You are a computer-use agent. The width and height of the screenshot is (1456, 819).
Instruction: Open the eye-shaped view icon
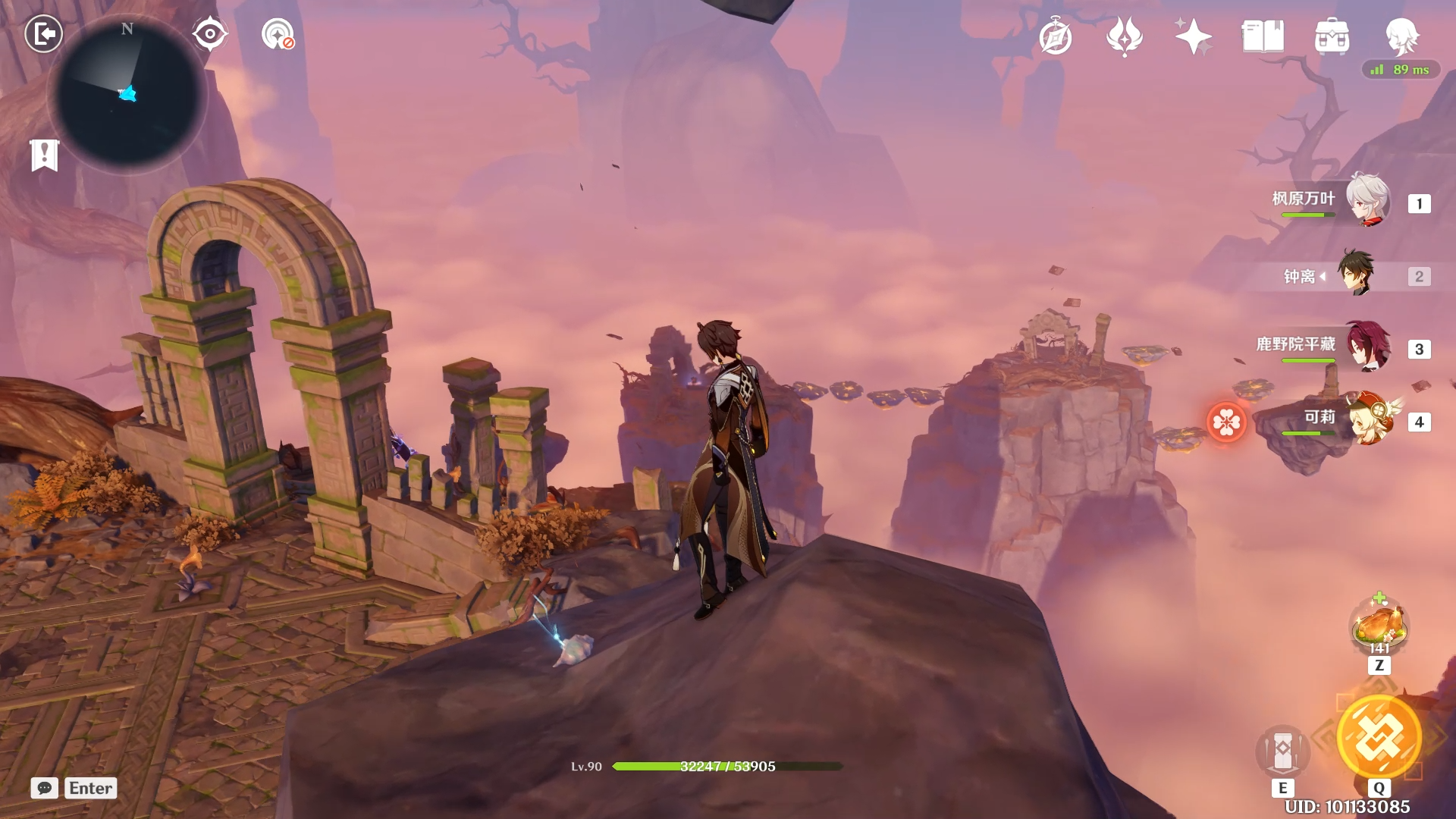tap(209, 34)
